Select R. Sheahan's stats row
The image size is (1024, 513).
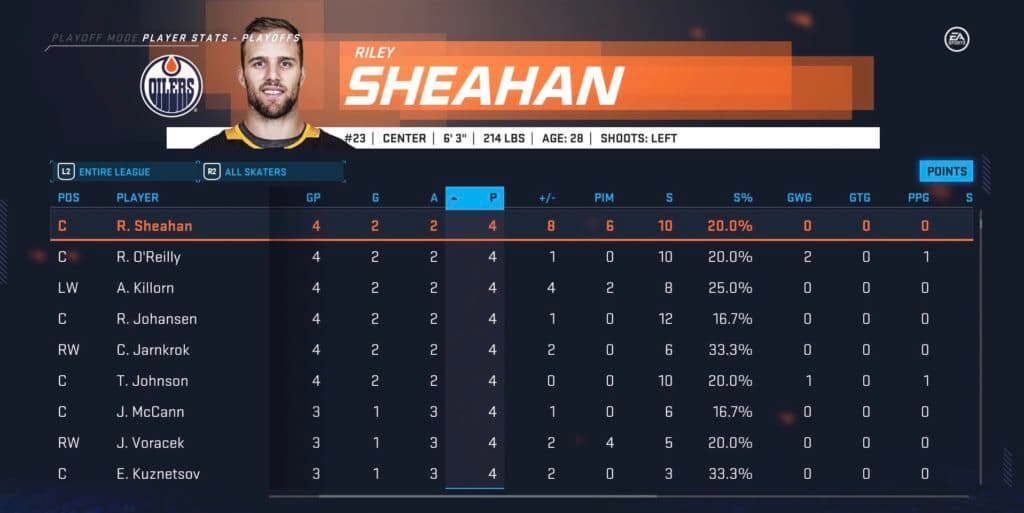coord(154,226)
